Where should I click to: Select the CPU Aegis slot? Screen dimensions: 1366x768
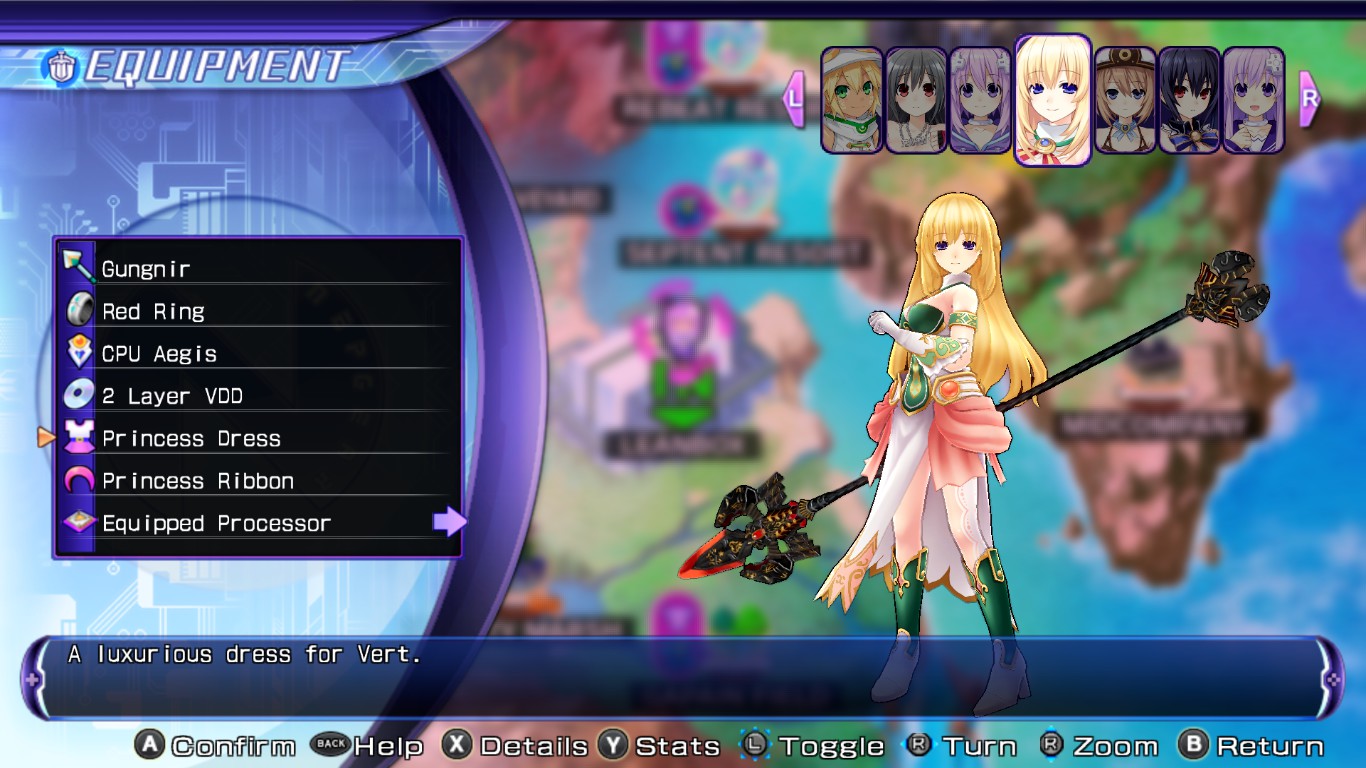[x=258, y=353]
